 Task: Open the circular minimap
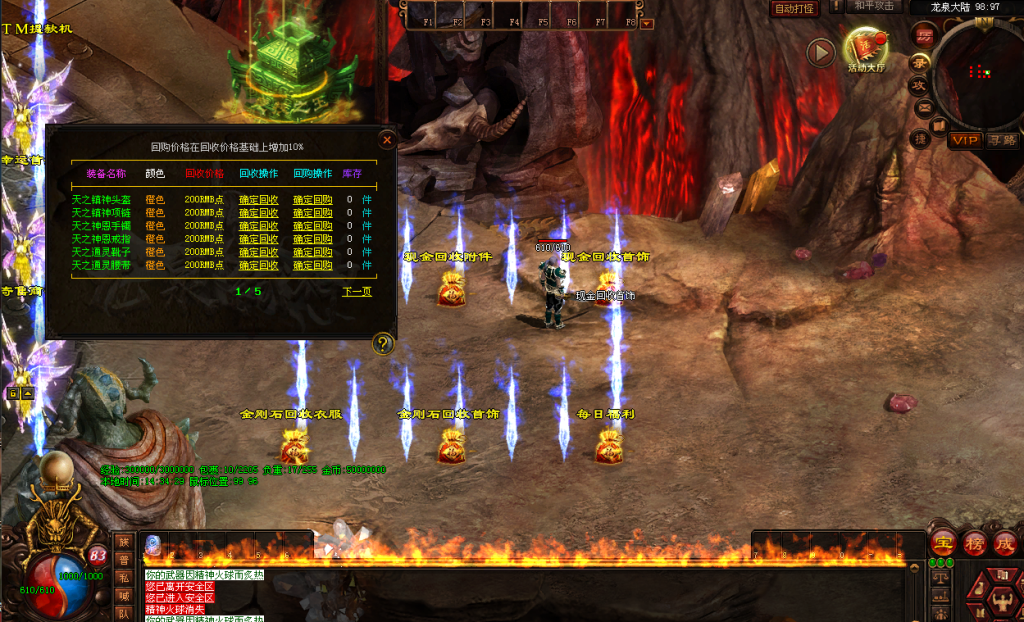(982, 70)
